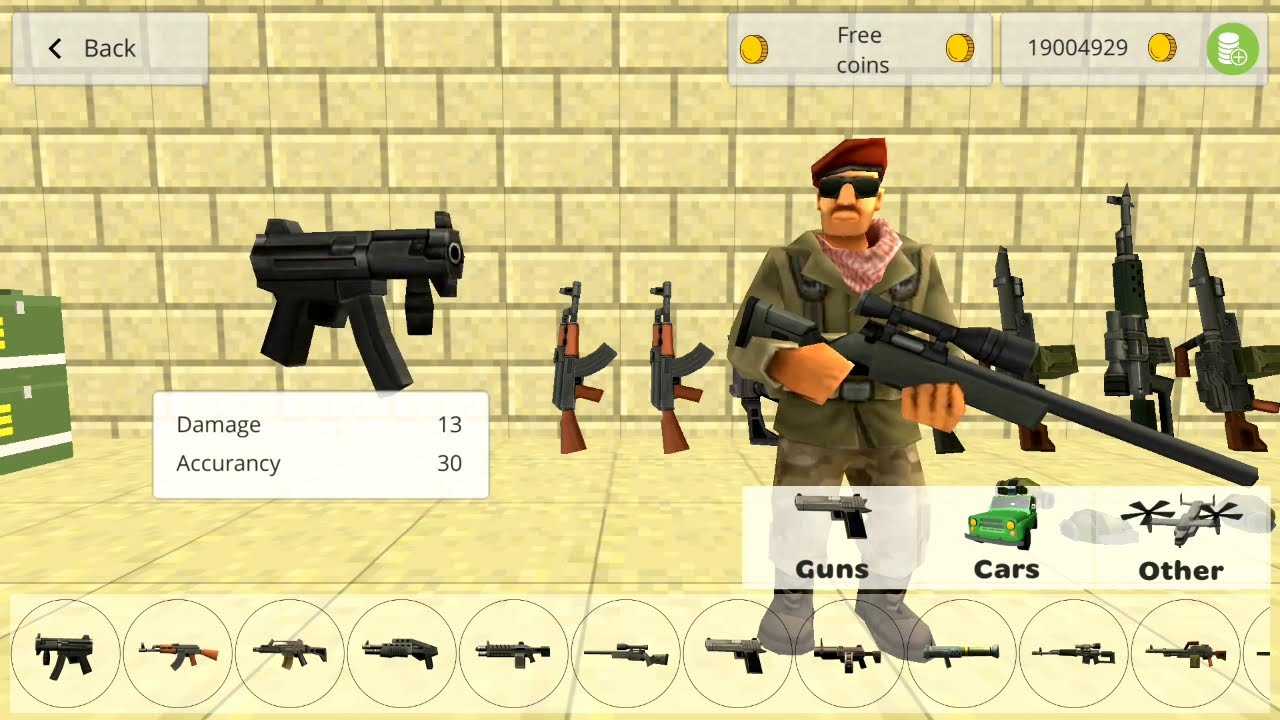Switch to the Other tab

pos(1181,540)
